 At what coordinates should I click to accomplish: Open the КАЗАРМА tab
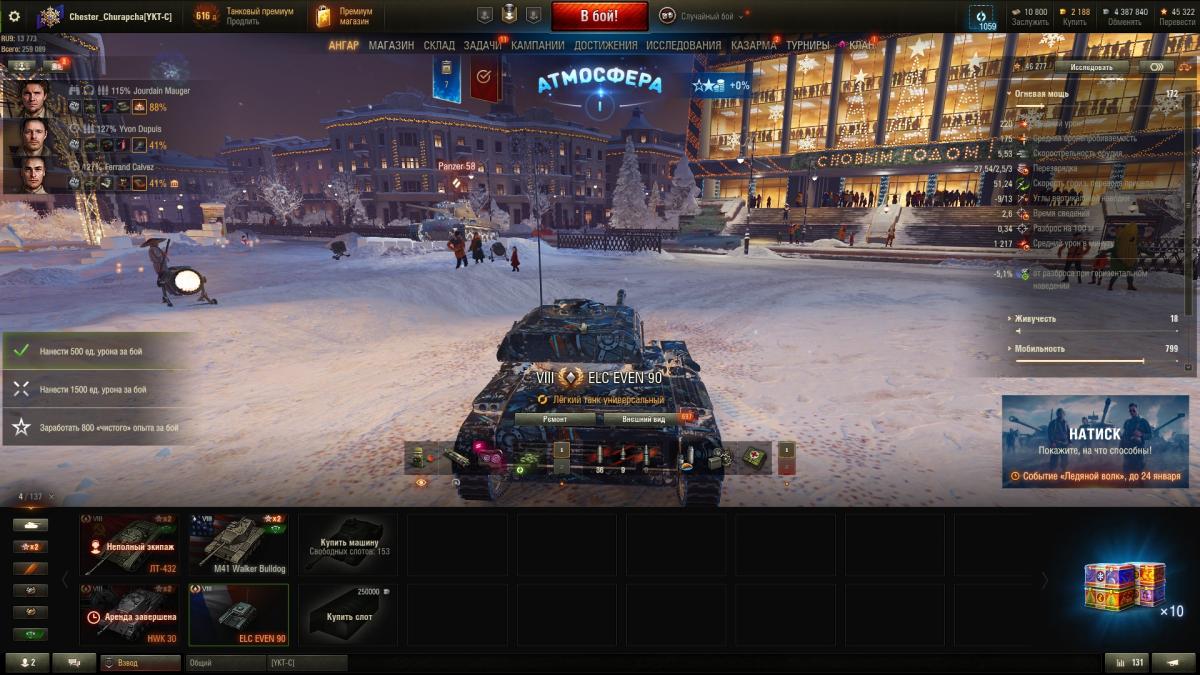click(x=753, y=45)
